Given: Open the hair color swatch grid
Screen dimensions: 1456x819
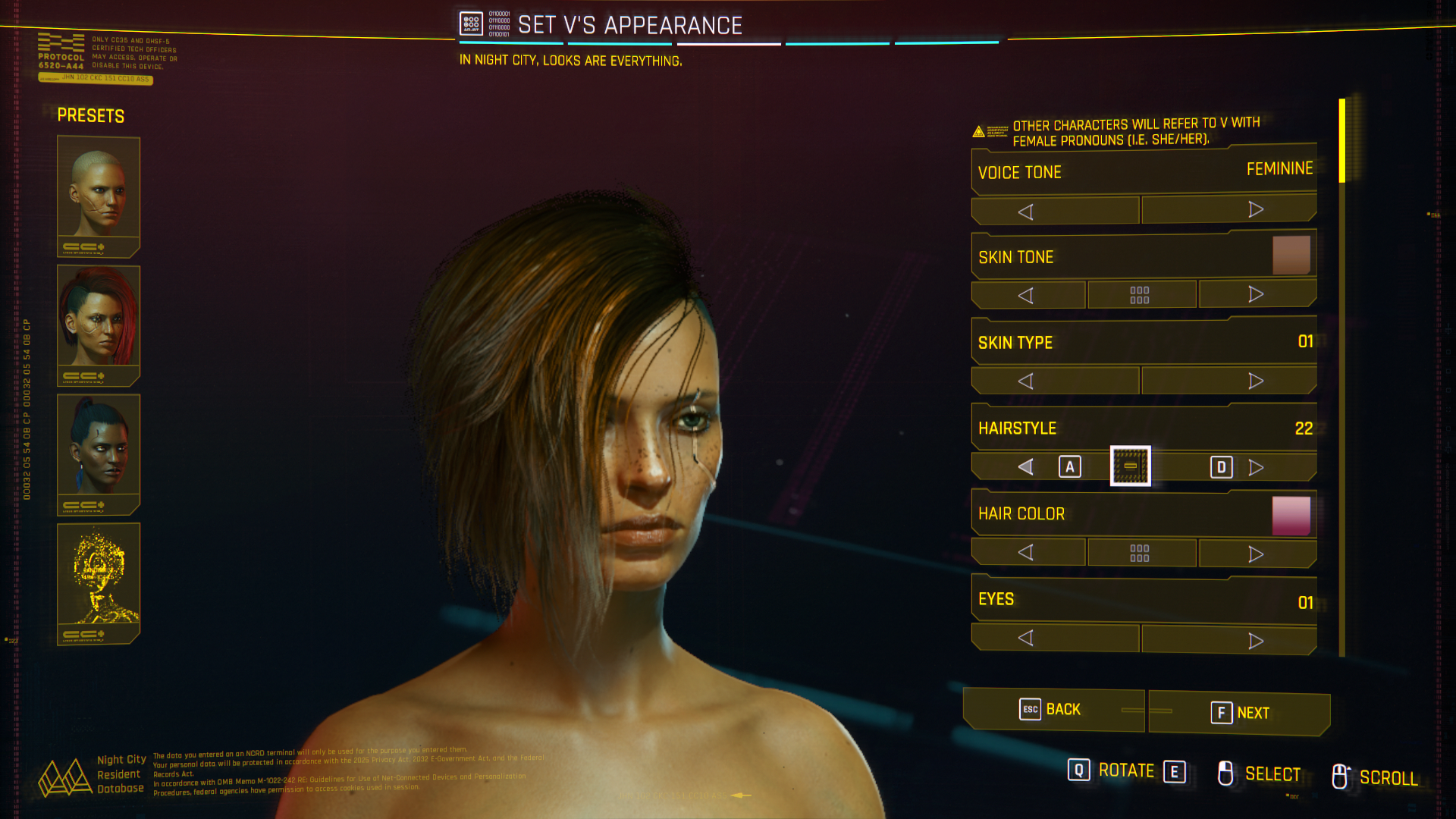Looking at the screenshot, I should (1141, 553).
